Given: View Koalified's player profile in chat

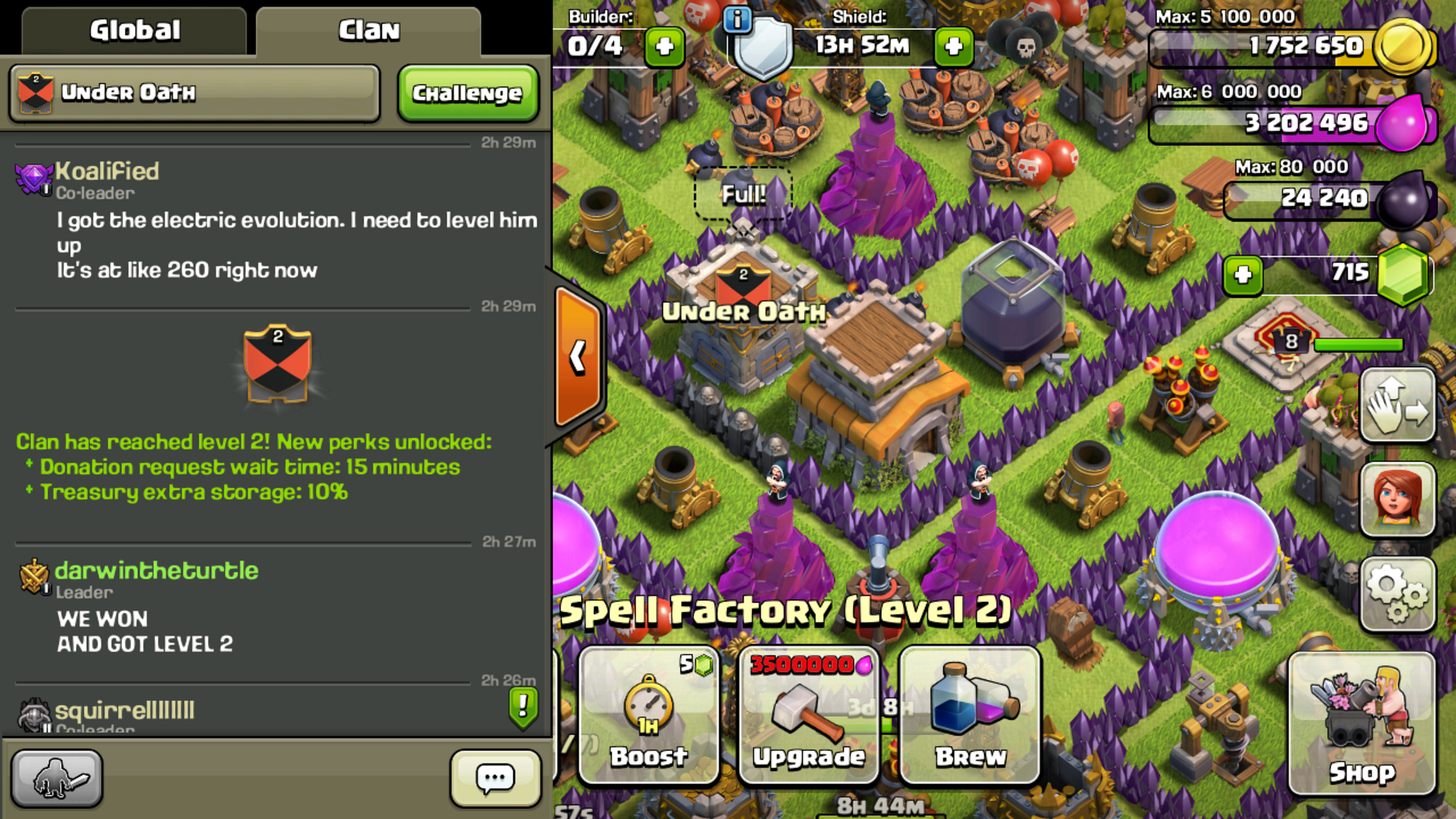Looking at the screenshot, I should pos(107,171).
